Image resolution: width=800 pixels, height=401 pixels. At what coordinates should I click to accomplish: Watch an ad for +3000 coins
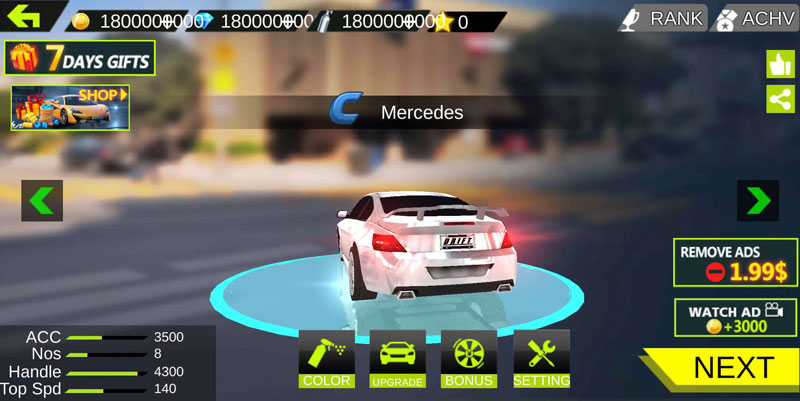click(x=735, y=318)
